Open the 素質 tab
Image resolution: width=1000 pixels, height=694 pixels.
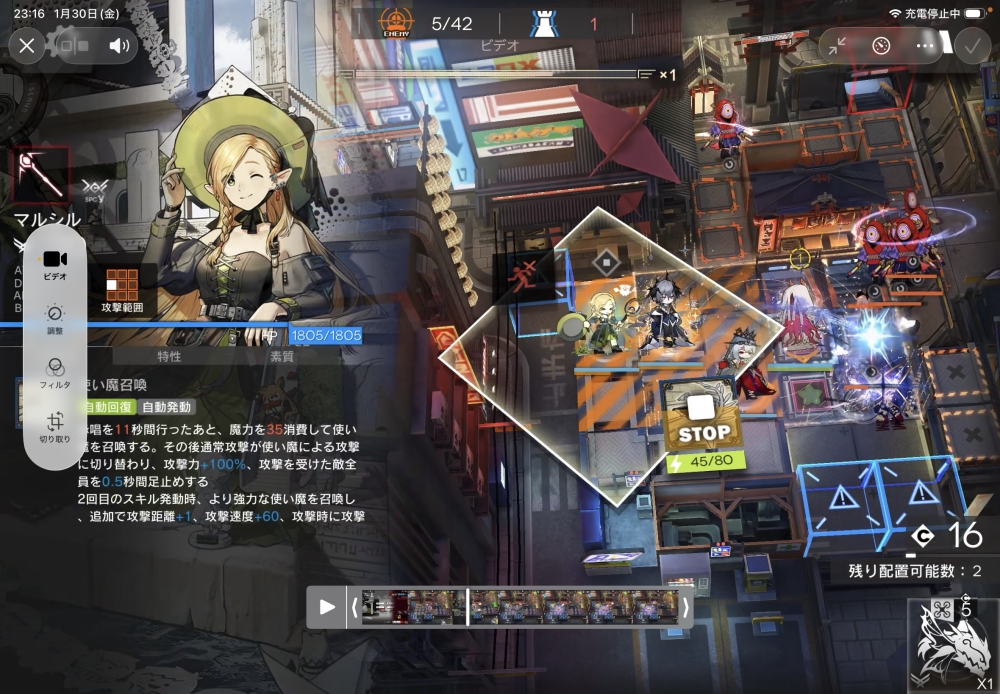pyautogui.click(x=282, y=356)
